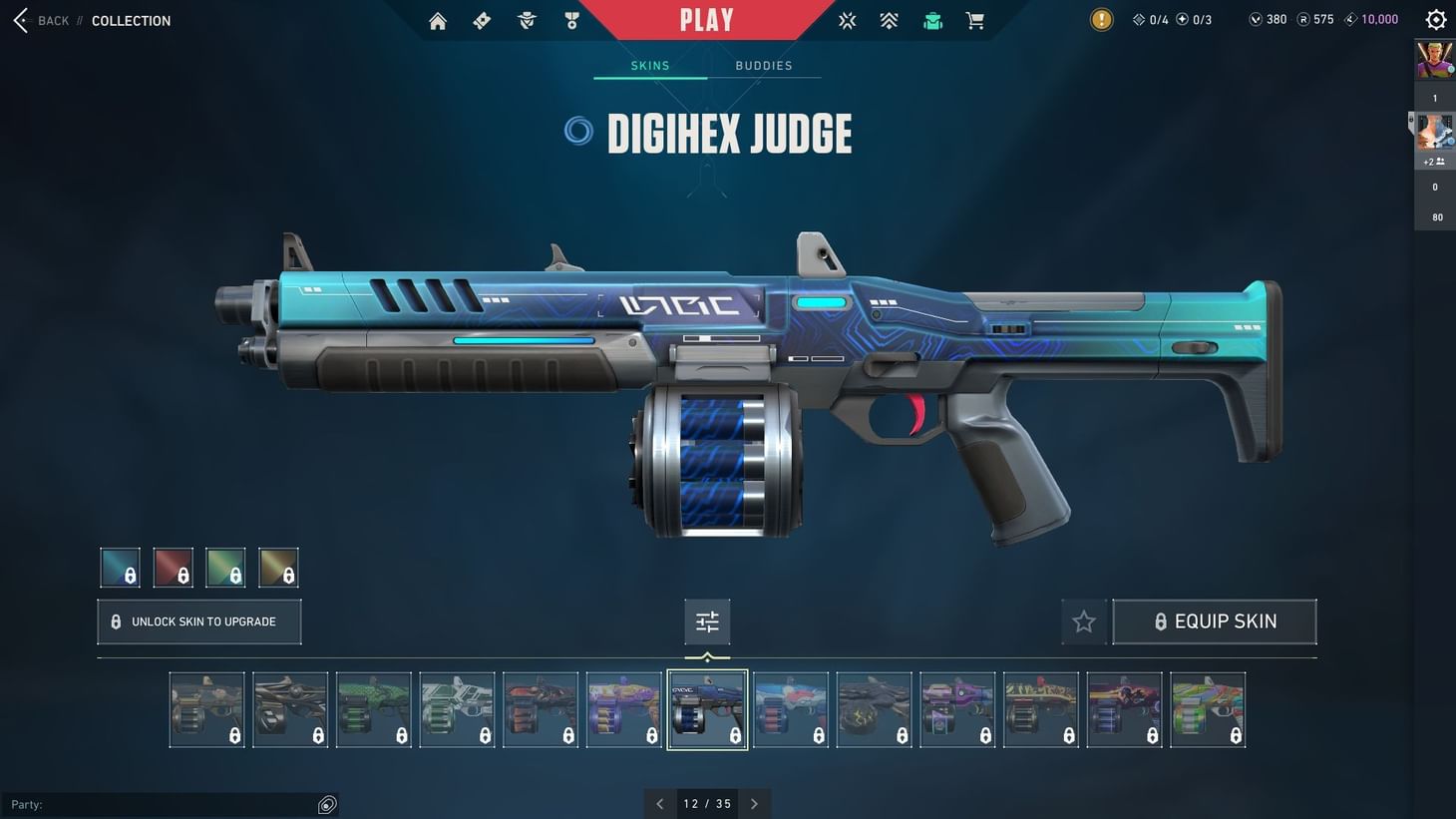Viewport: 1456px width, 819px height.
Task: Select the SKINS tab
Action: click(x=649, y=65)
